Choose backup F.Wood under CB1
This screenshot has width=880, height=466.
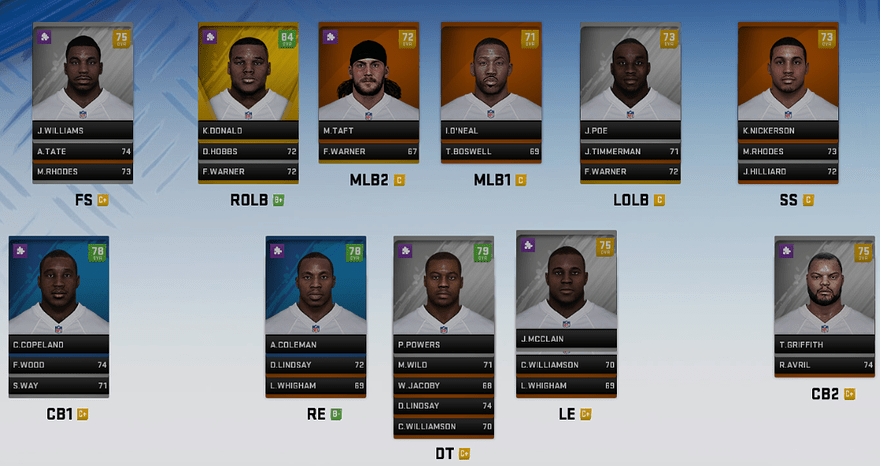59,365
